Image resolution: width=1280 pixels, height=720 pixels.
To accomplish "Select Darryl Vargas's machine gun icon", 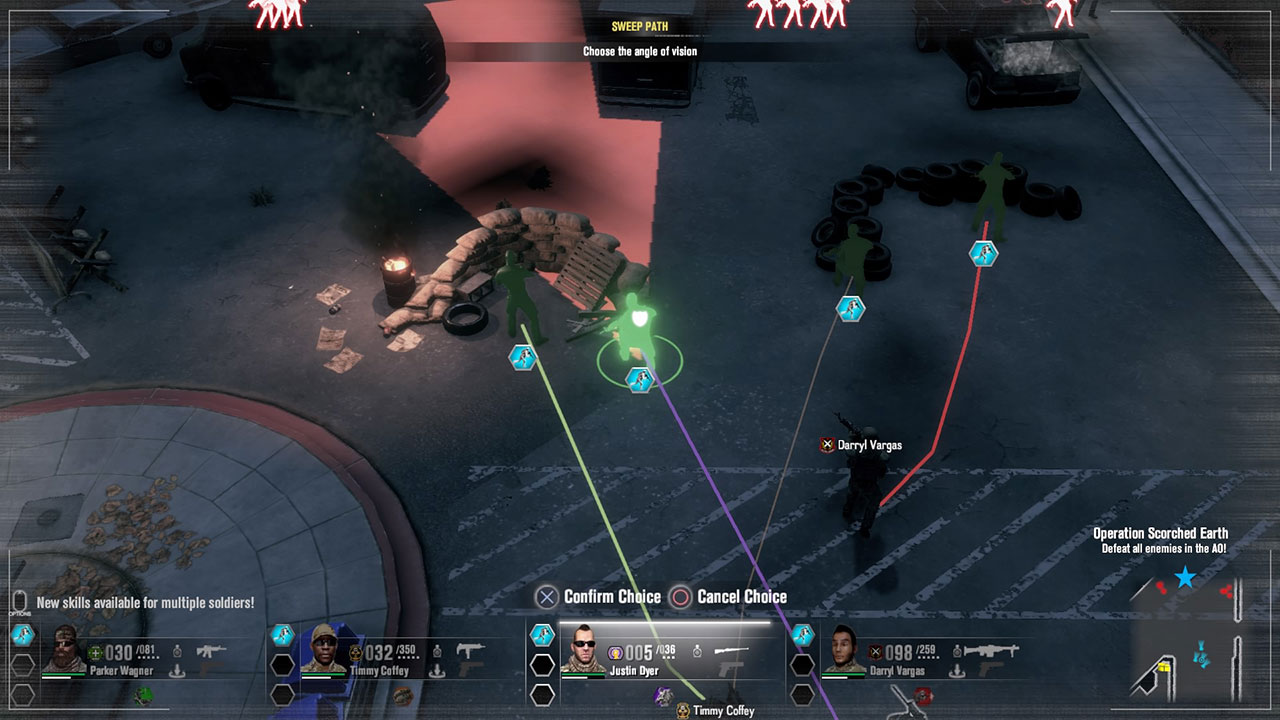I will coord(993,650).
